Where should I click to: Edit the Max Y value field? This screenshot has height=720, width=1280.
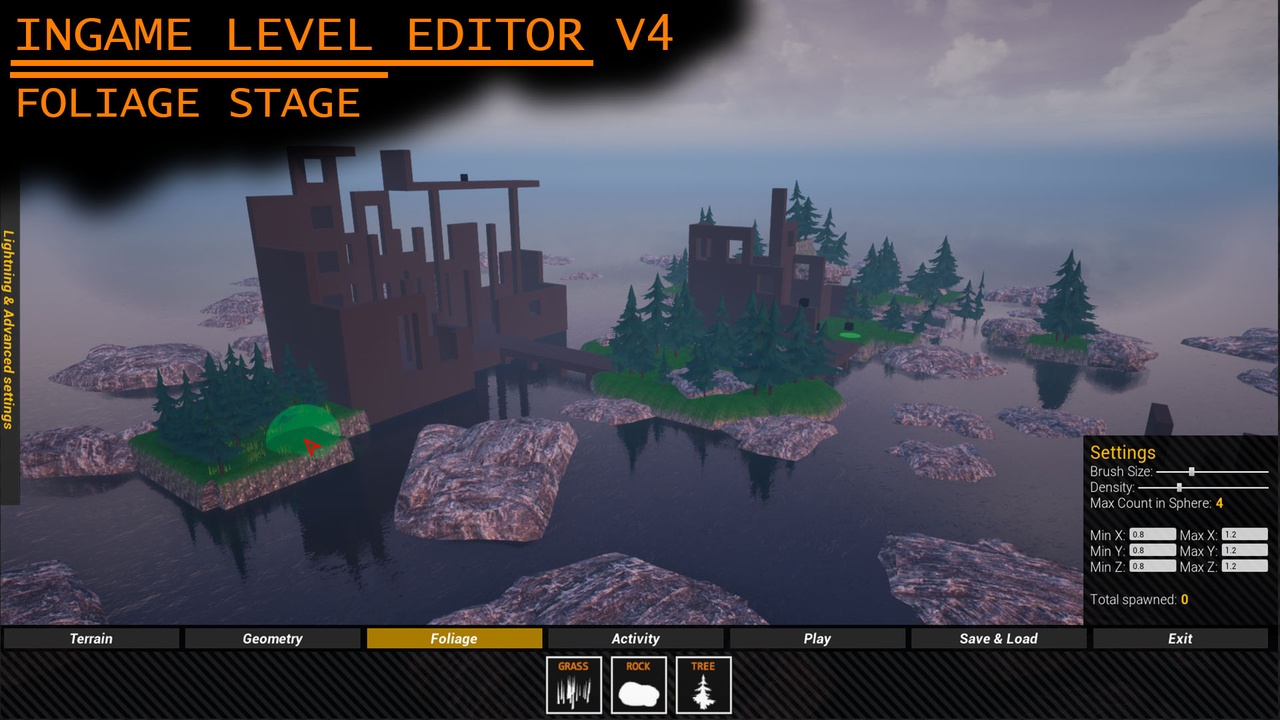[1247, 550]
